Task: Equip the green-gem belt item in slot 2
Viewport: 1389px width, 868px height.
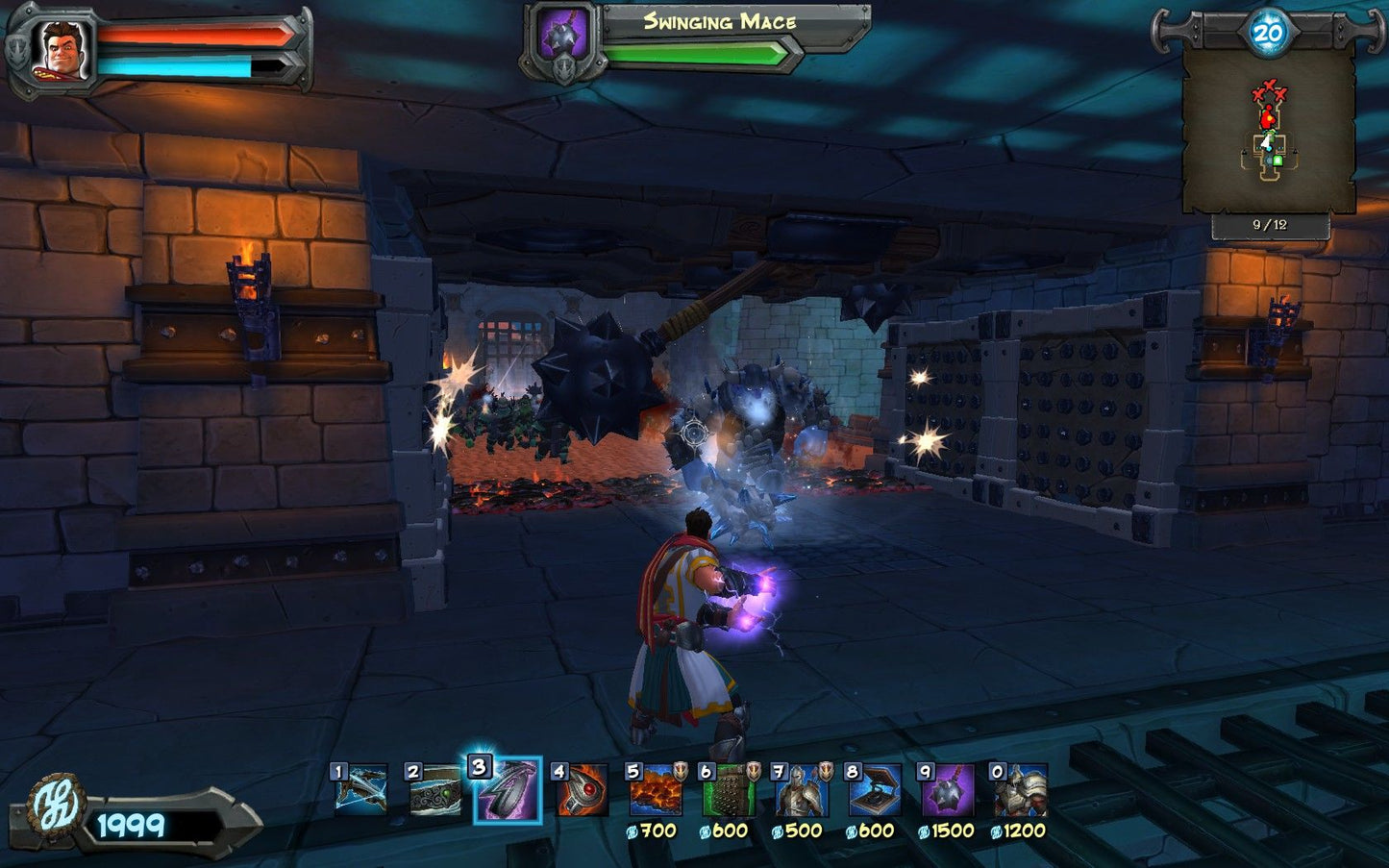Action: (435, 790)
